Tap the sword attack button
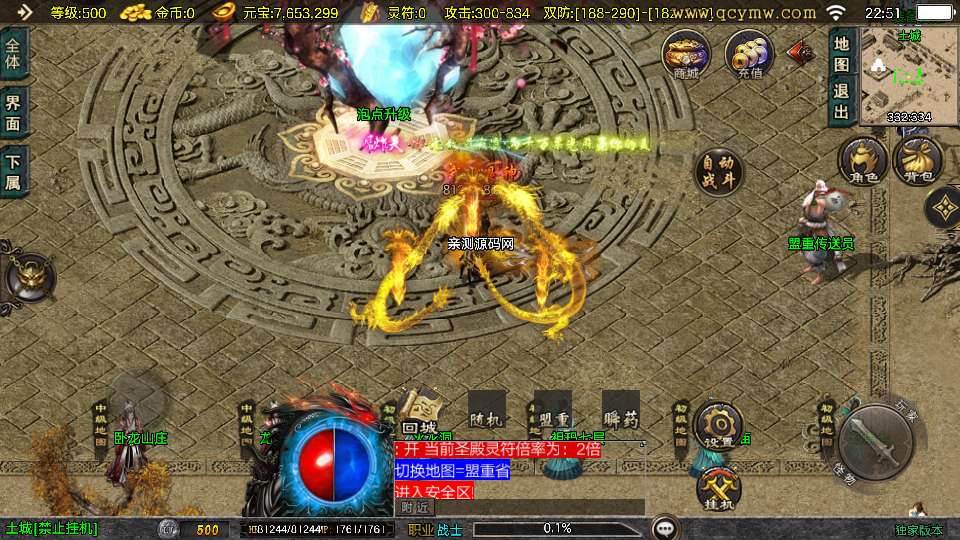 point(875,443)
